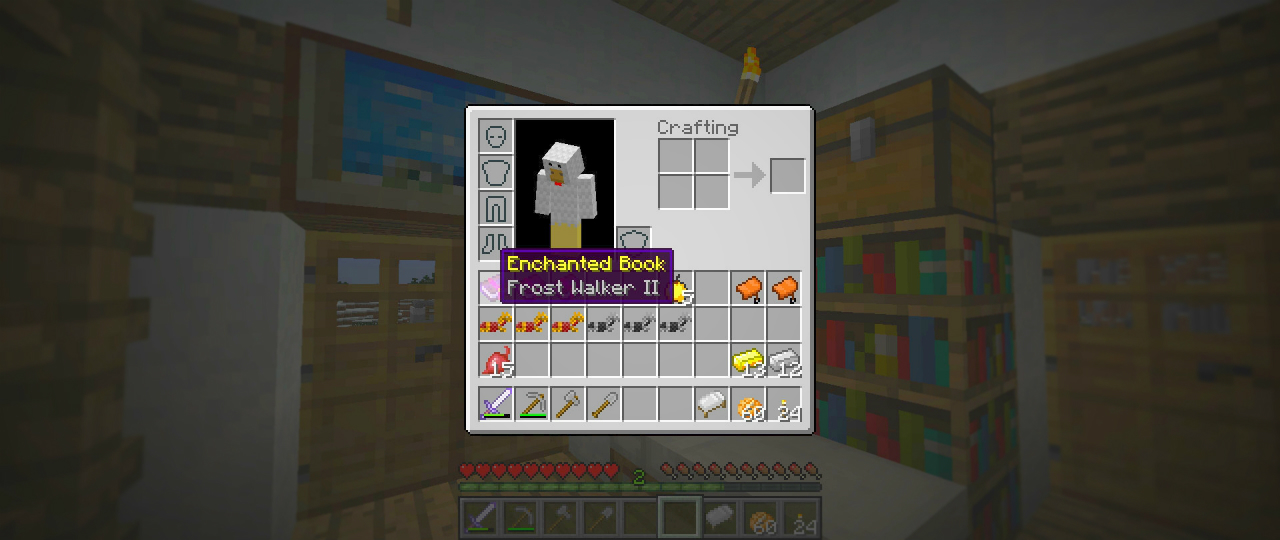
Task: Click the off-hand shield slot
Action: 633,243
